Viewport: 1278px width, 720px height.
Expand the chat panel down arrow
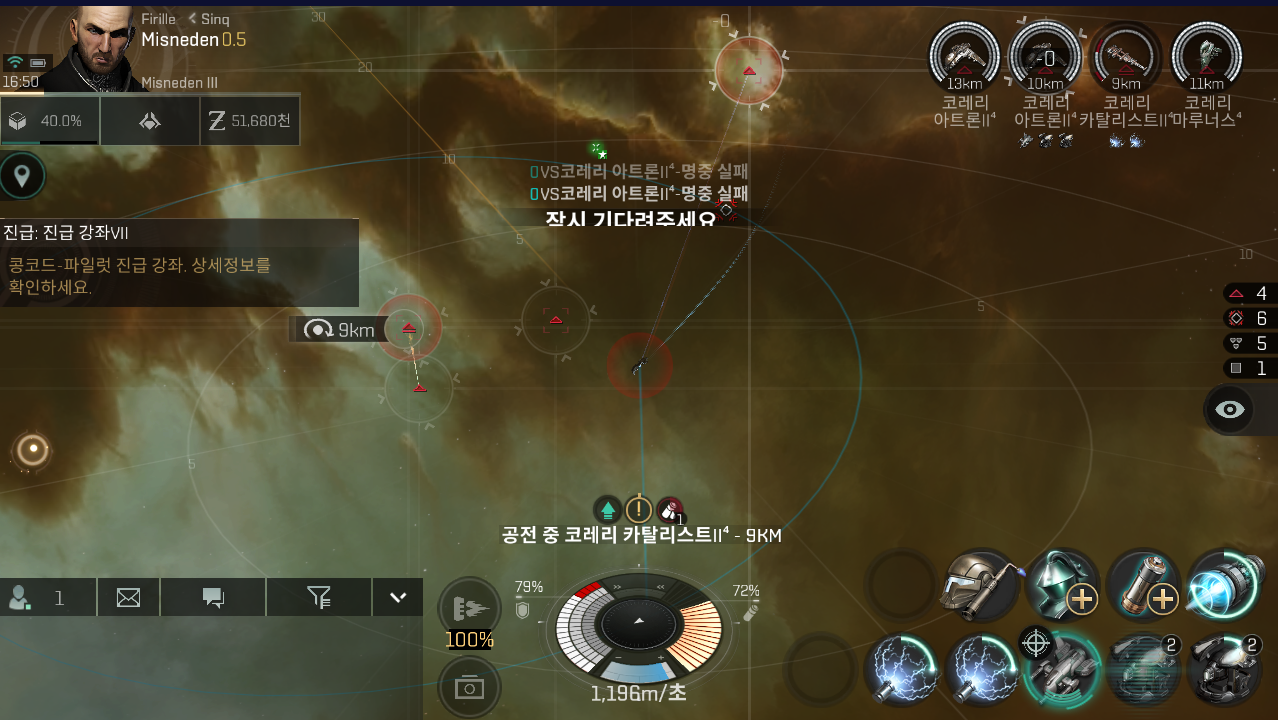click(398, 598)
